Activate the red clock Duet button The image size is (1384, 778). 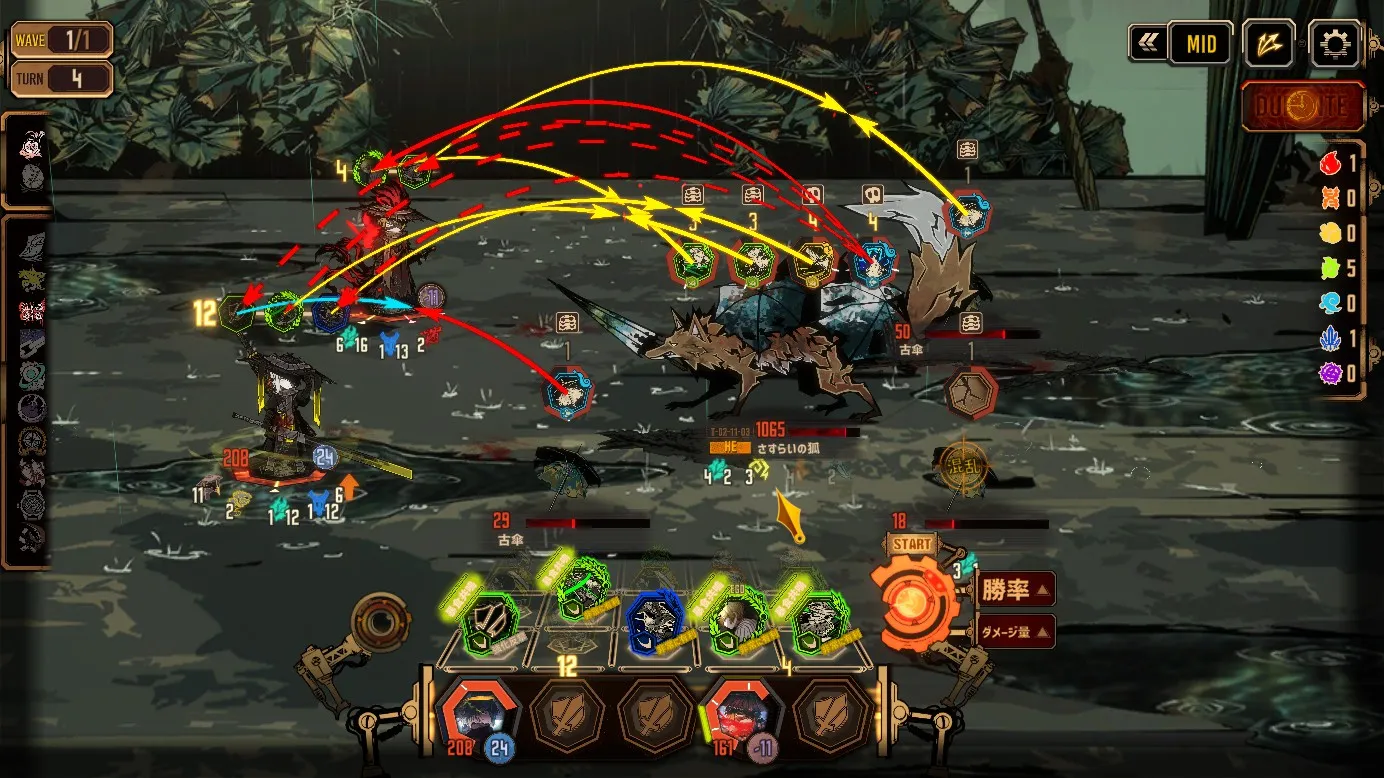tap(1304, 106)
